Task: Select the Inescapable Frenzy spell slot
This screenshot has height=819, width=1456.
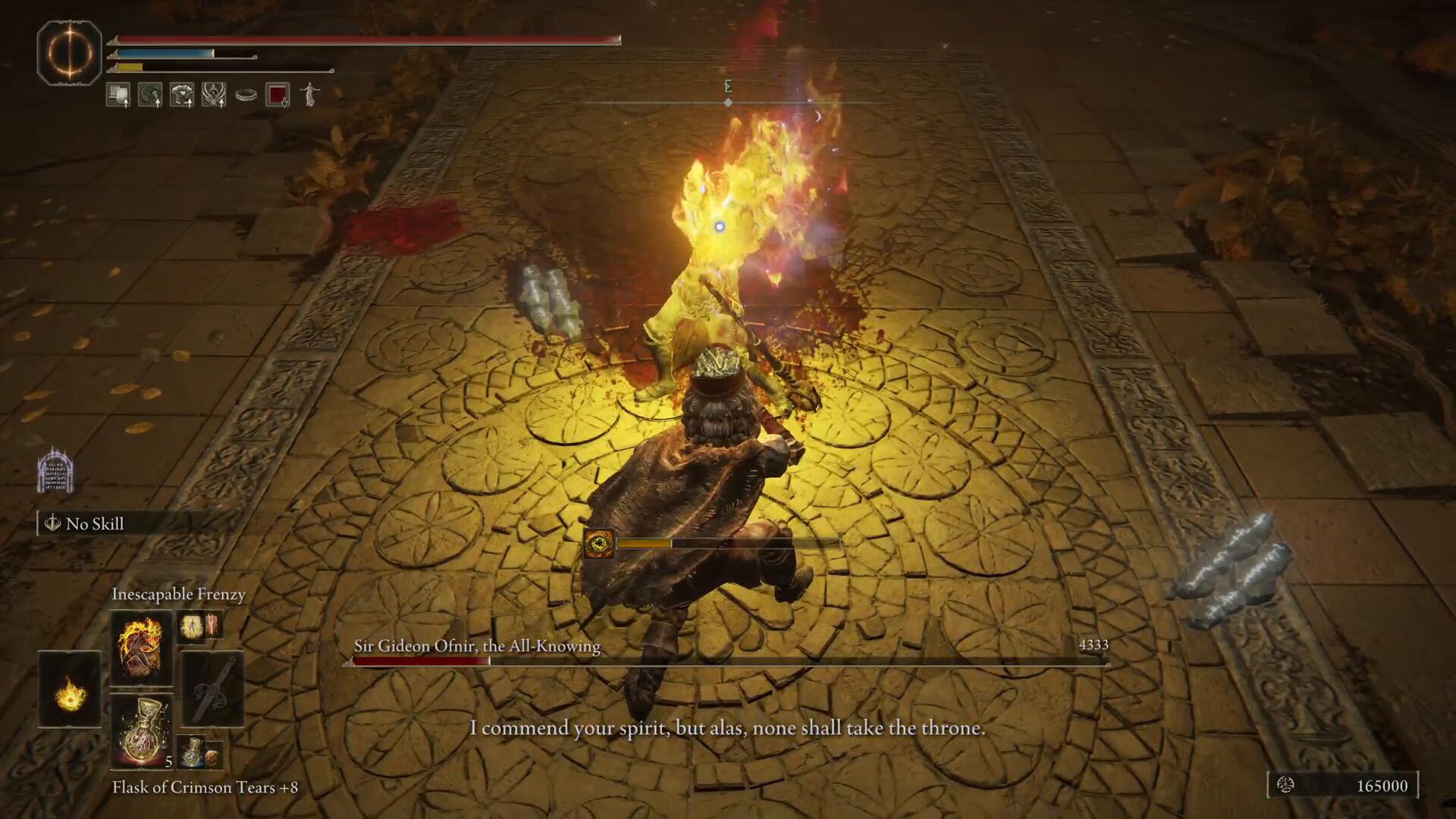Action: click(x=141, y=648)
